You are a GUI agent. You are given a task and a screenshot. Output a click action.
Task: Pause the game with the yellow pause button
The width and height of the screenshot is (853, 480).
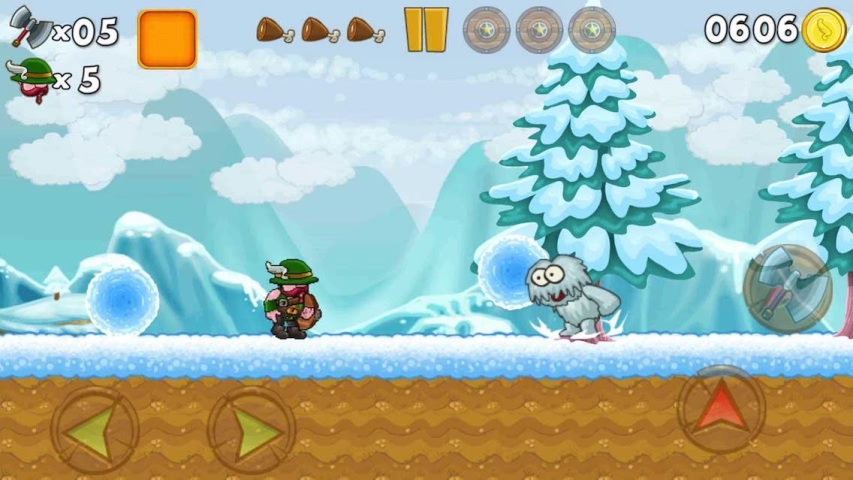pyautogui.click(x=426, y=30)
